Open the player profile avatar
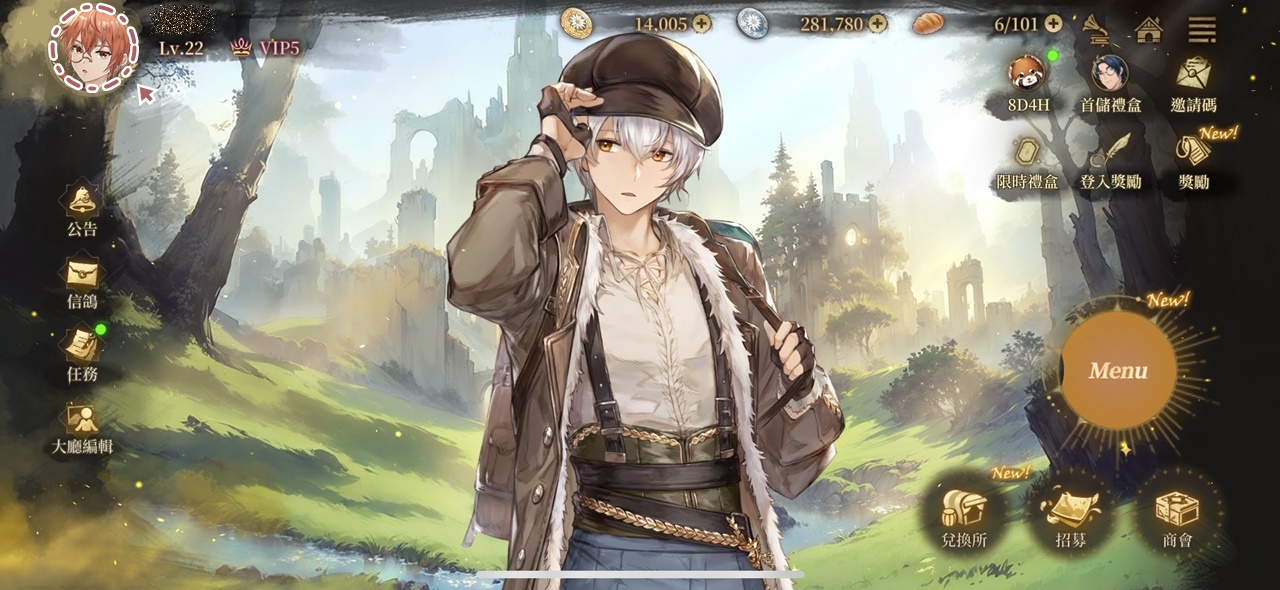This screenshot has width=1280, height=590. 95,48
